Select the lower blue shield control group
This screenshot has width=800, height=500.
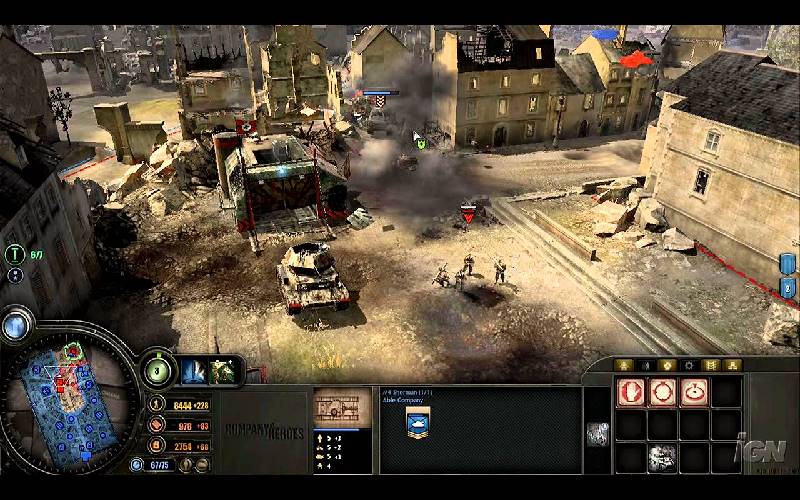[787, 288]
